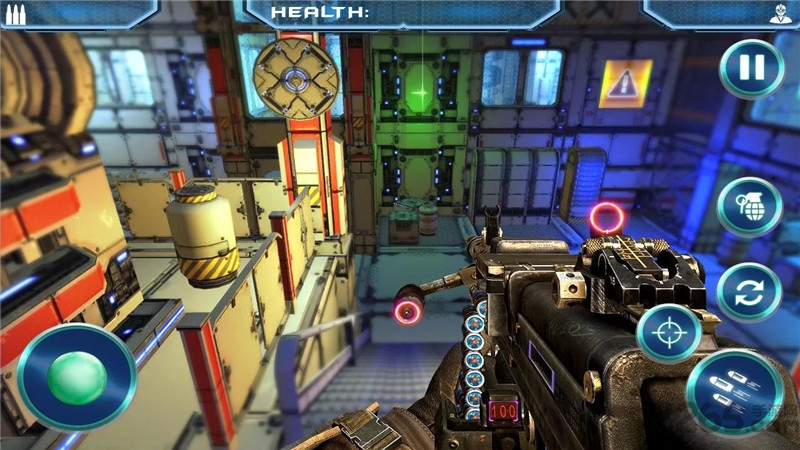Tap the green movement joystick
Image resolution: width=800 pixels, height=450 pixels.
[x=77, y=376]
